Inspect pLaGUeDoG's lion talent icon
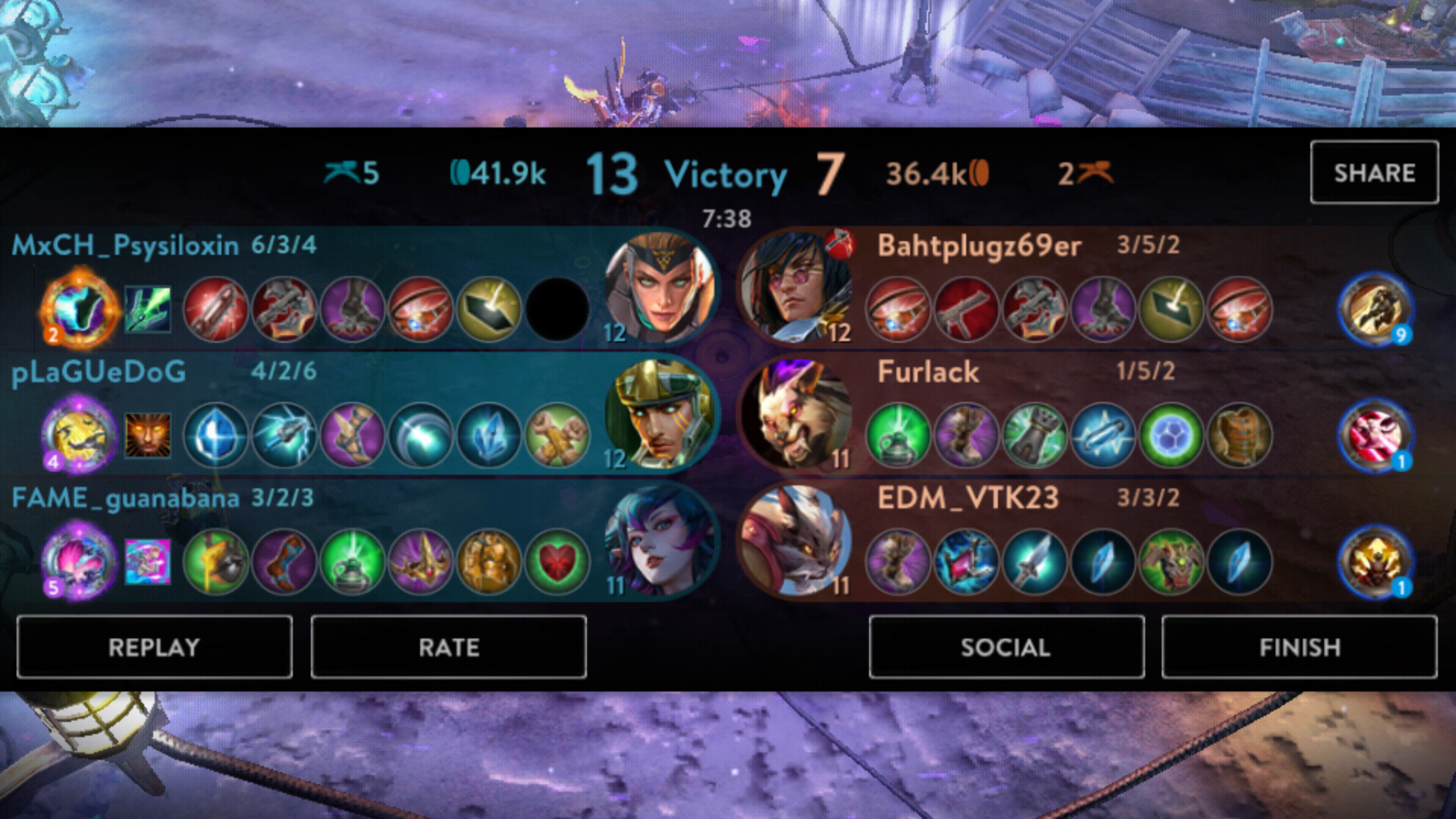Viewport: 1456px width, 819px height. (x=148, y=435)
